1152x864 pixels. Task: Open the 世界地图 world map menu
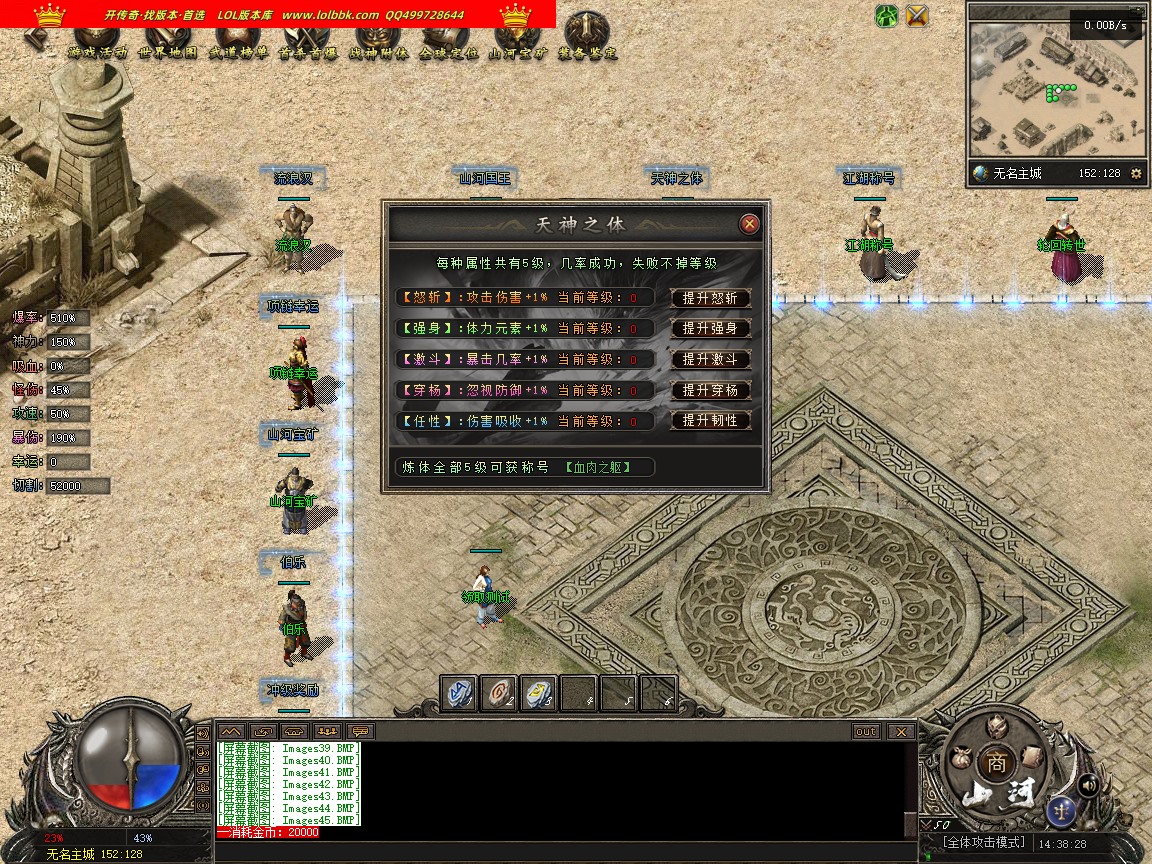[x=167, y=52]
